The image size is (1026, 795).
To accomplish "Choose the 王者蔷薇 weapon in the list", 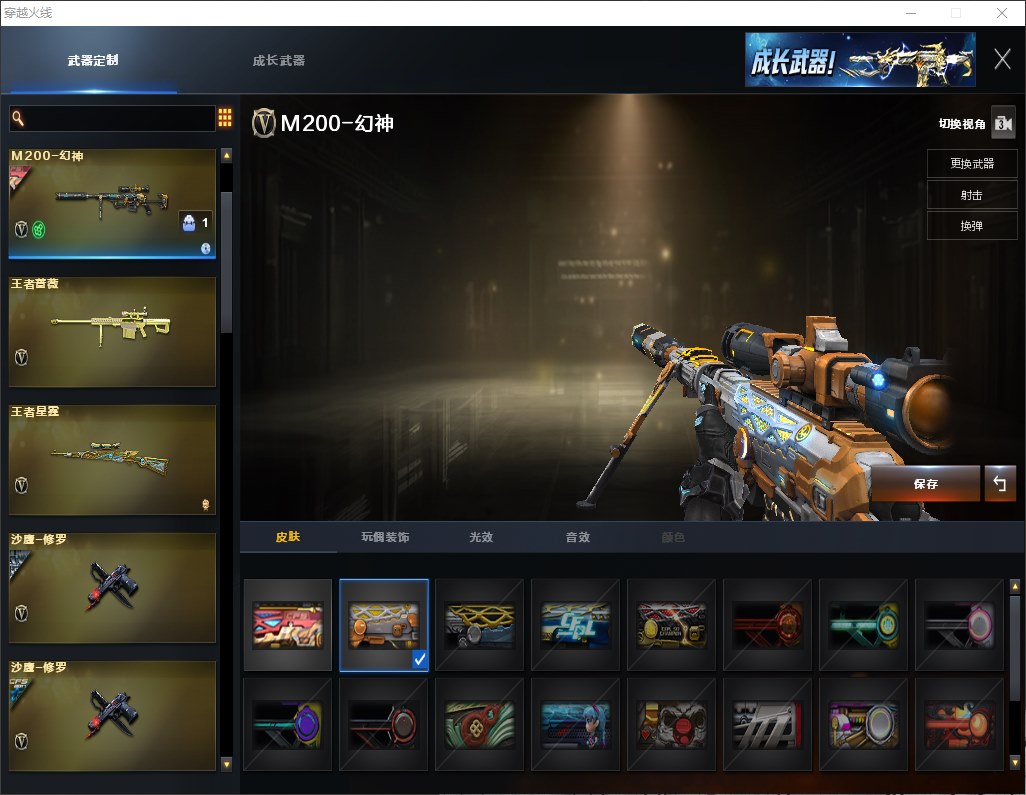I will tap(112, 331).
